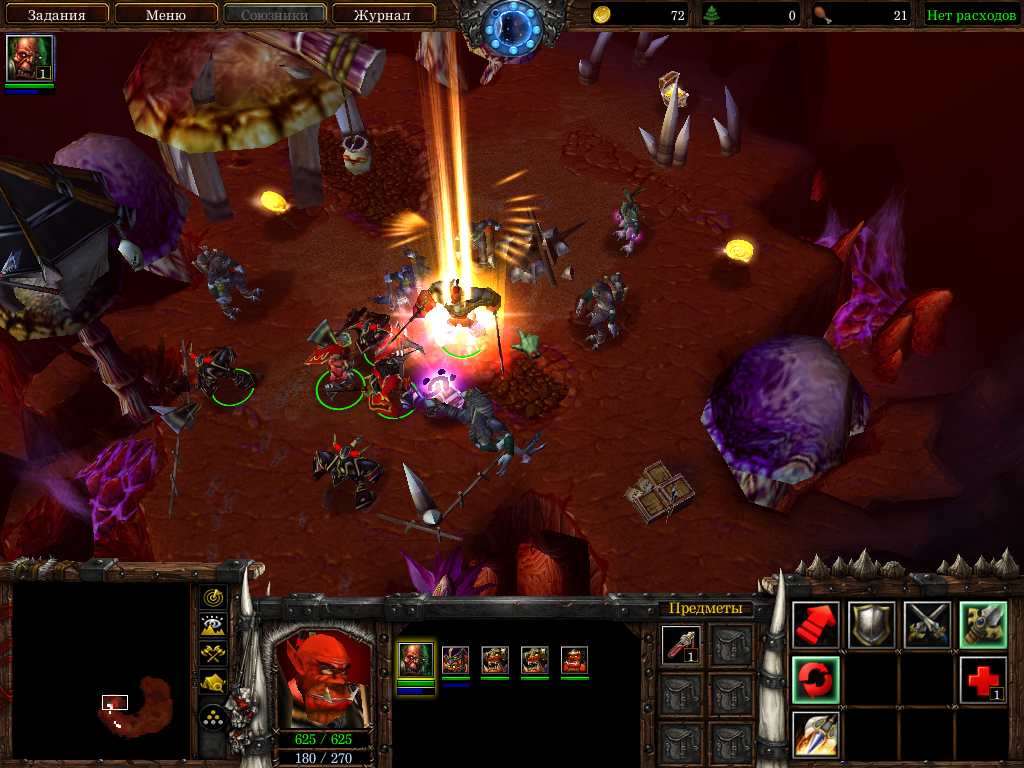
Task: Activate the shield Stop command
Action: click(871, 624)
